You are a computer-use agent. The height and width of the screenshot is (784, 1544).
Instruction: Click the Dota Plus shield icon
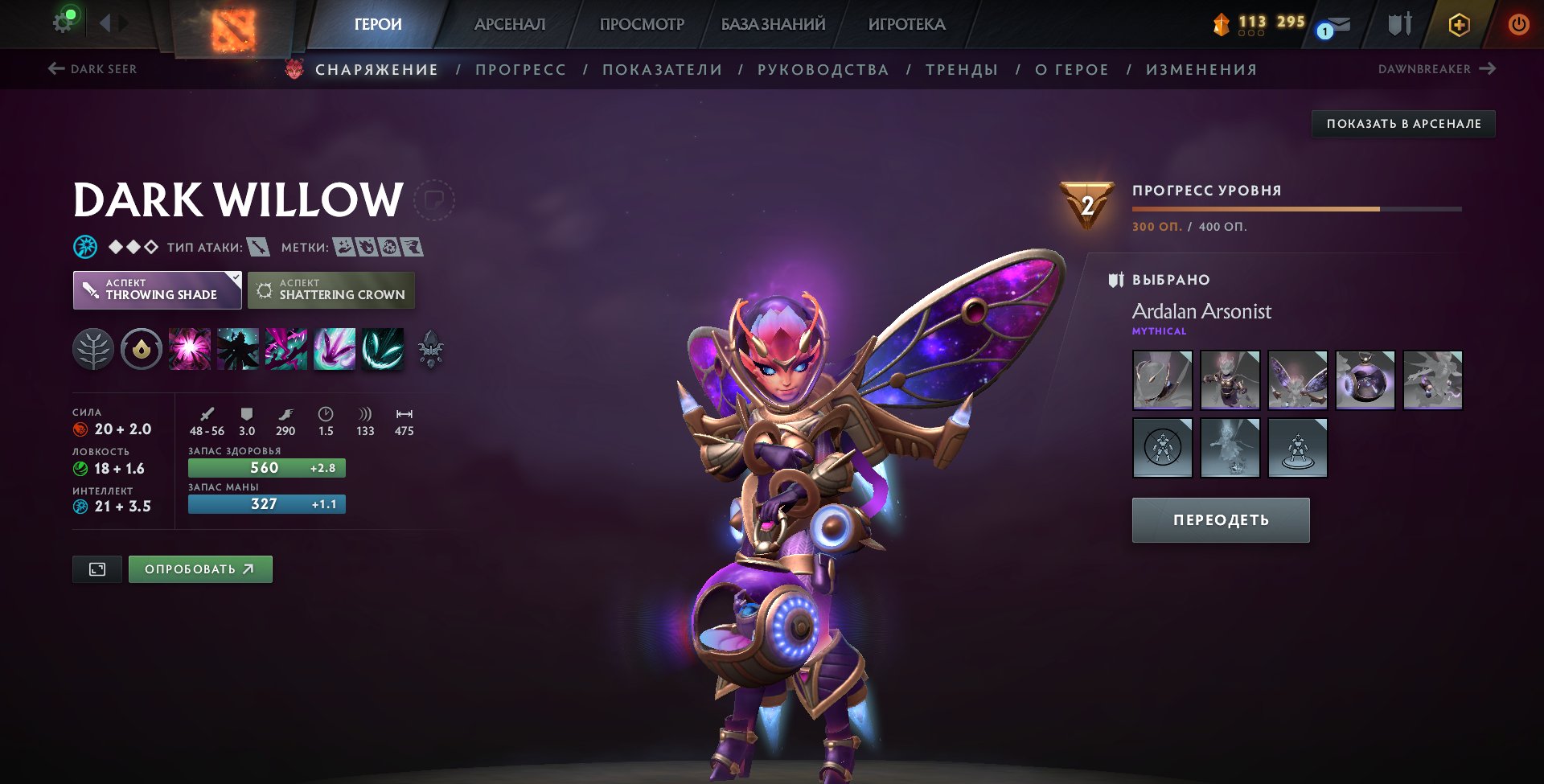pos(1459,24)
